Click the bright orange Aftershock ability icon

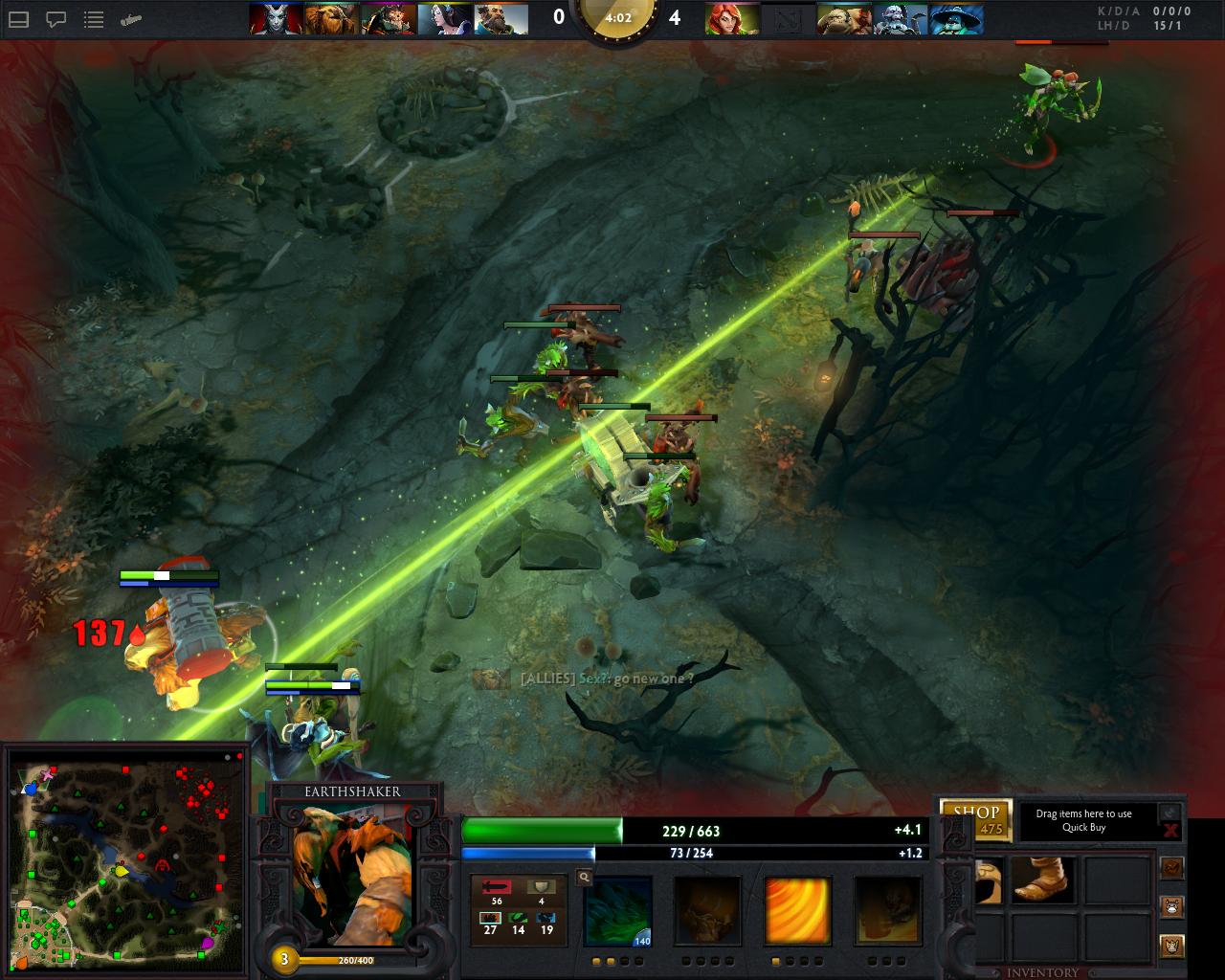[x=797, y=910]
